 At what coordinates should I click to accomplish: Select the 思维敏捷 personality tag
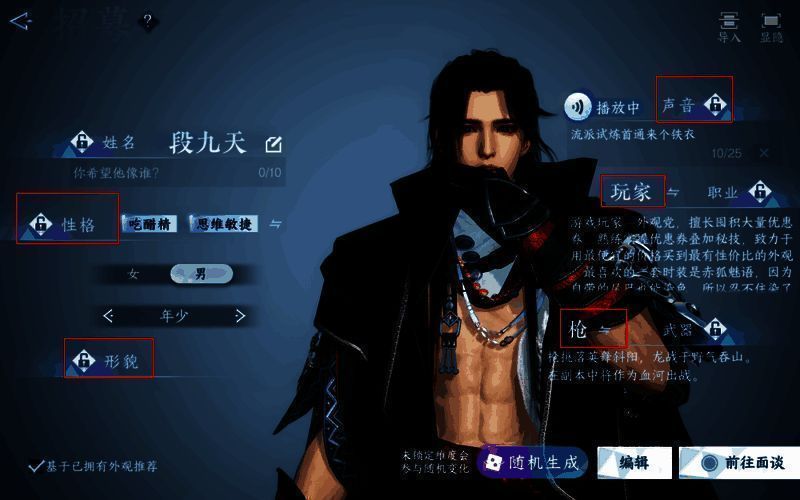224,224
